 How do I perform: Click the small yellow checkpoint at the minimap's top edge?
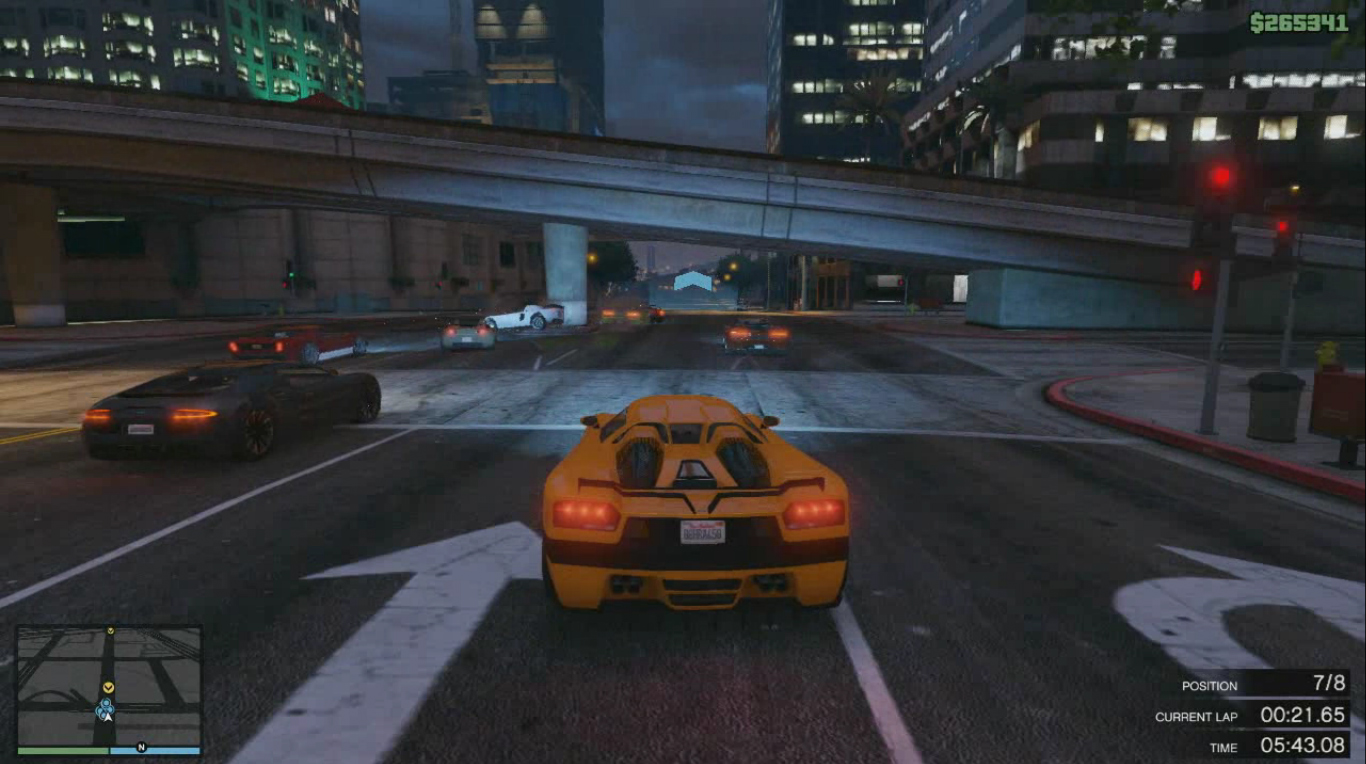(110, 631)
